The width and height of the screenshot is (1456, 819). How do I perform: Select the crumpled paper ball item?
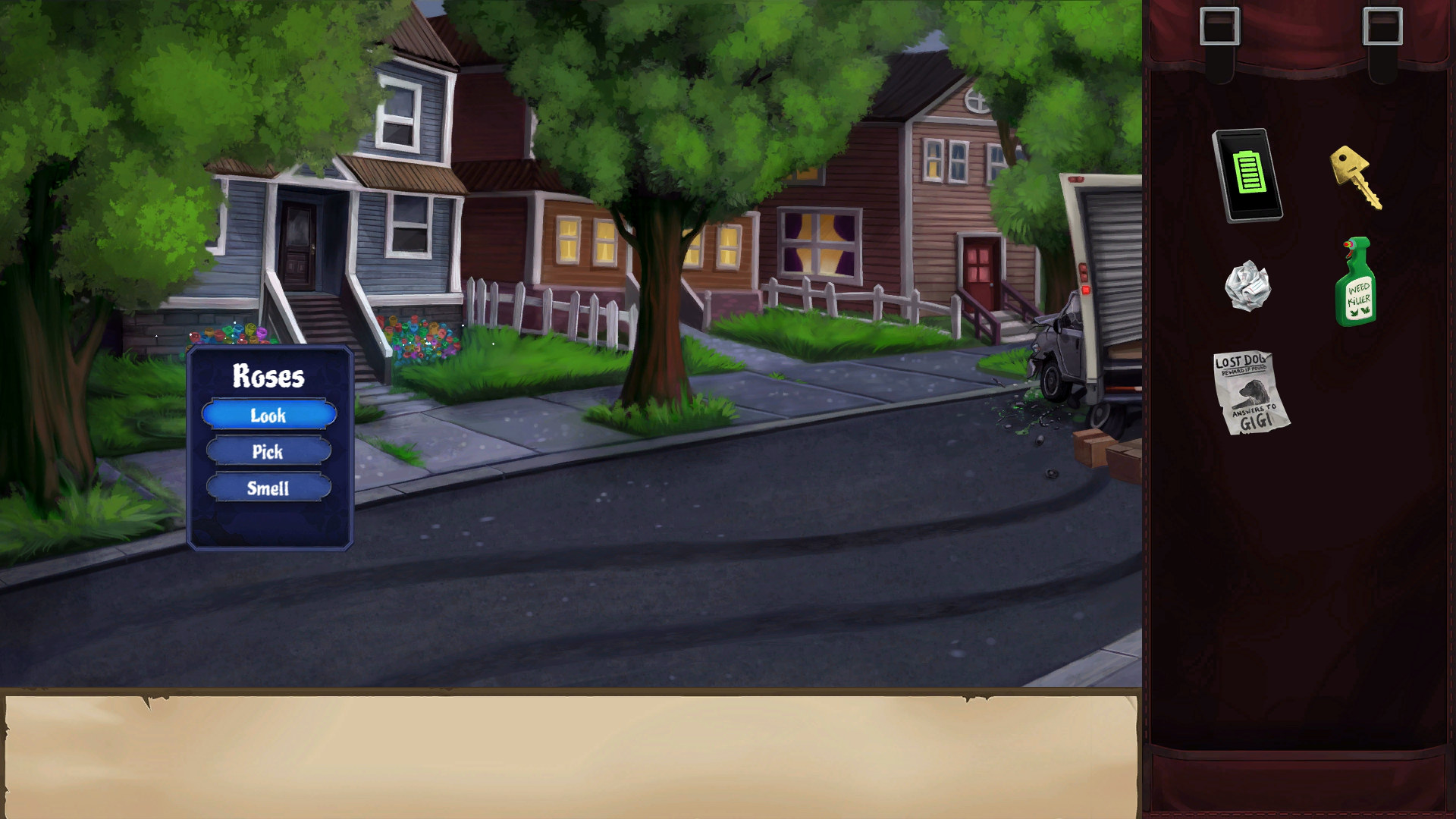[x=1247, y=286]
